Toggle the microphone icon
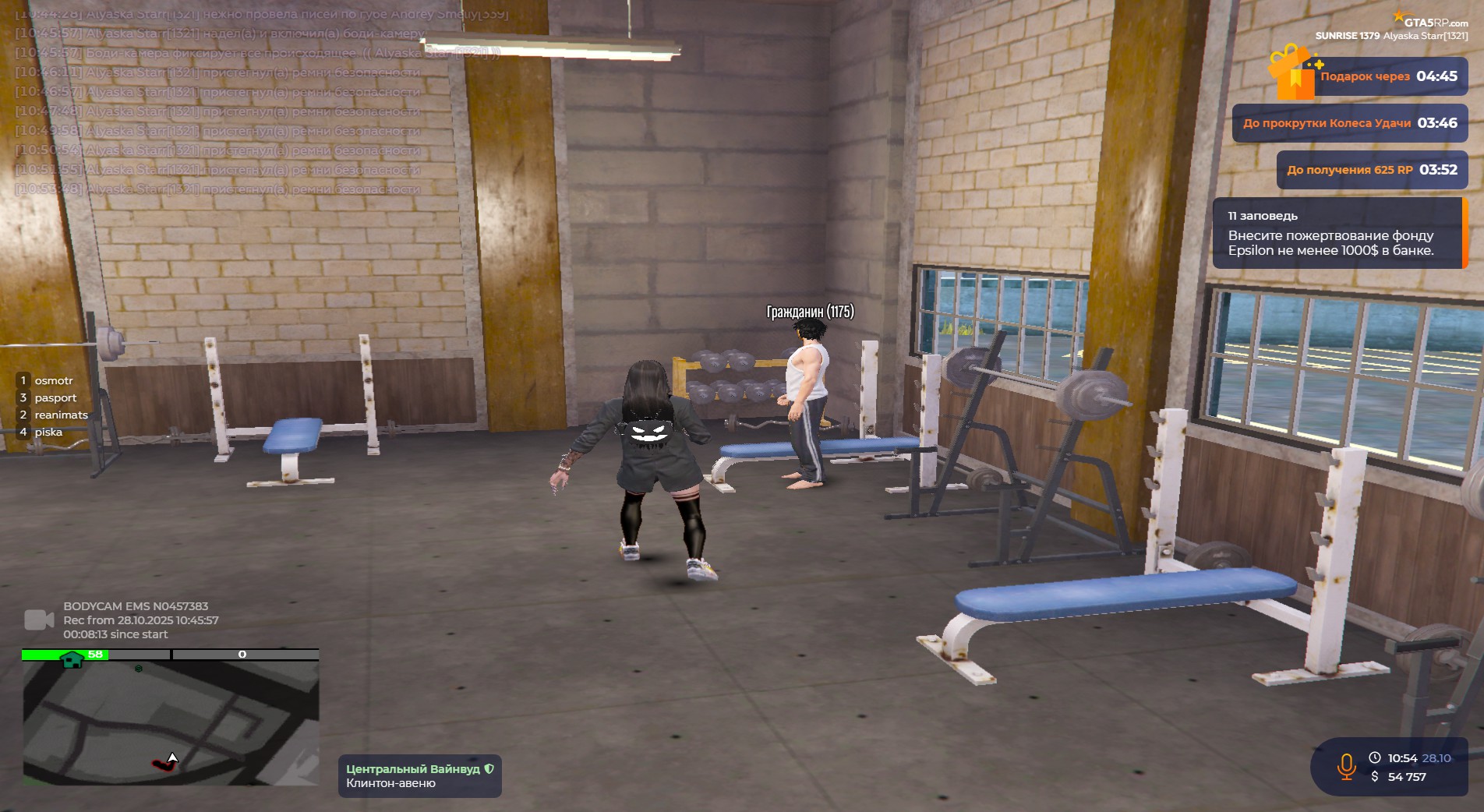The width and height of the screenshot is (1484, 812). pyautogui.click(x=1346, y=767)
